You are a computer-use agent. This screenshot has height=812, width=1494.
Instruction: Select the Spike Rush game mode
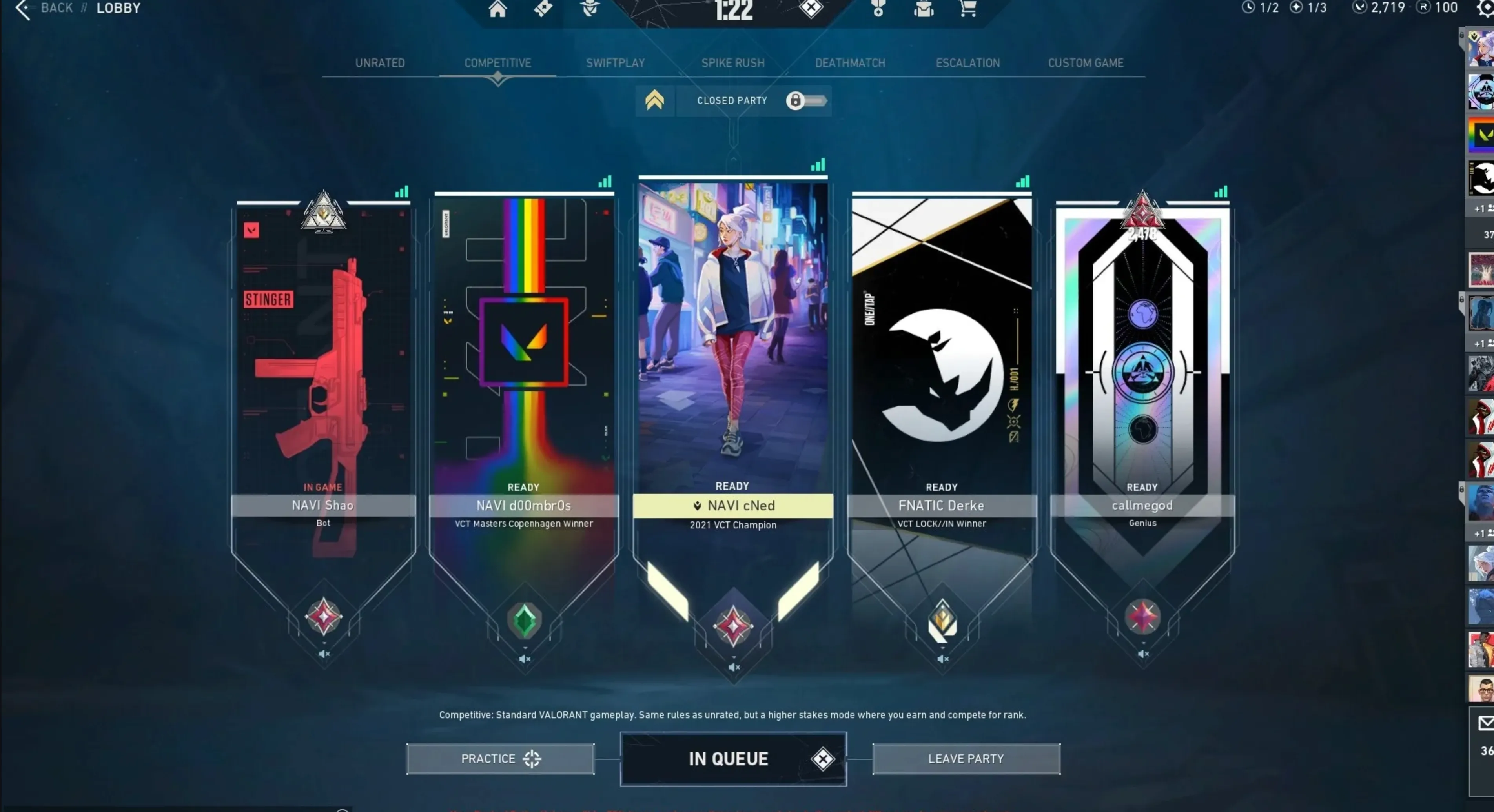pos(733,63)
